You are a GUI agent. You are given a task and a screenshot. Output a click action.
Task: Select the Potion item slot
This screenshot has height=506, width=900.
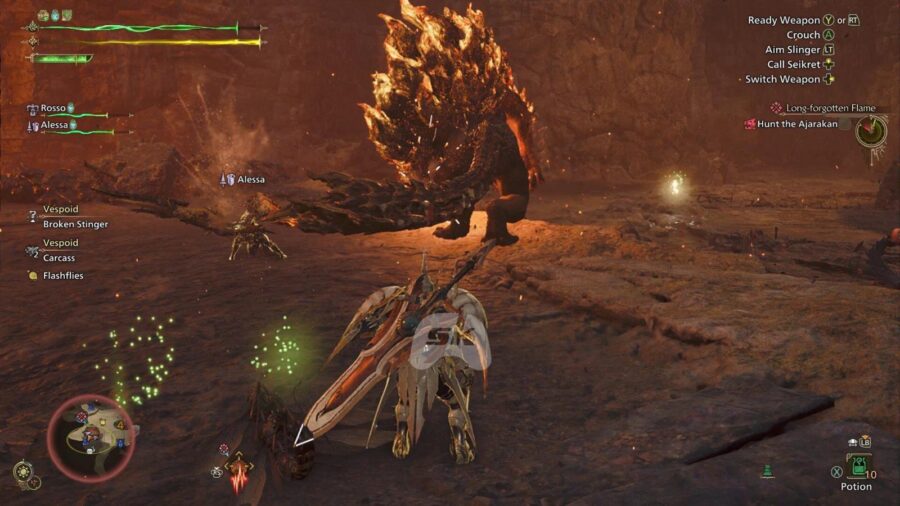point(857,466)
